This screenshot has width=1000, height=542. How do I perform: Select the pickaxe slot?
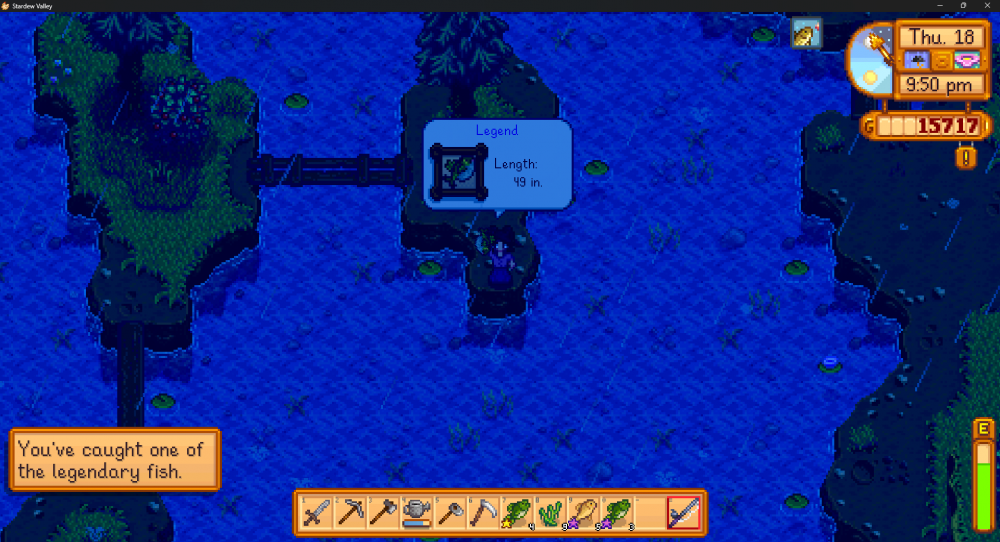pos(350,513)
